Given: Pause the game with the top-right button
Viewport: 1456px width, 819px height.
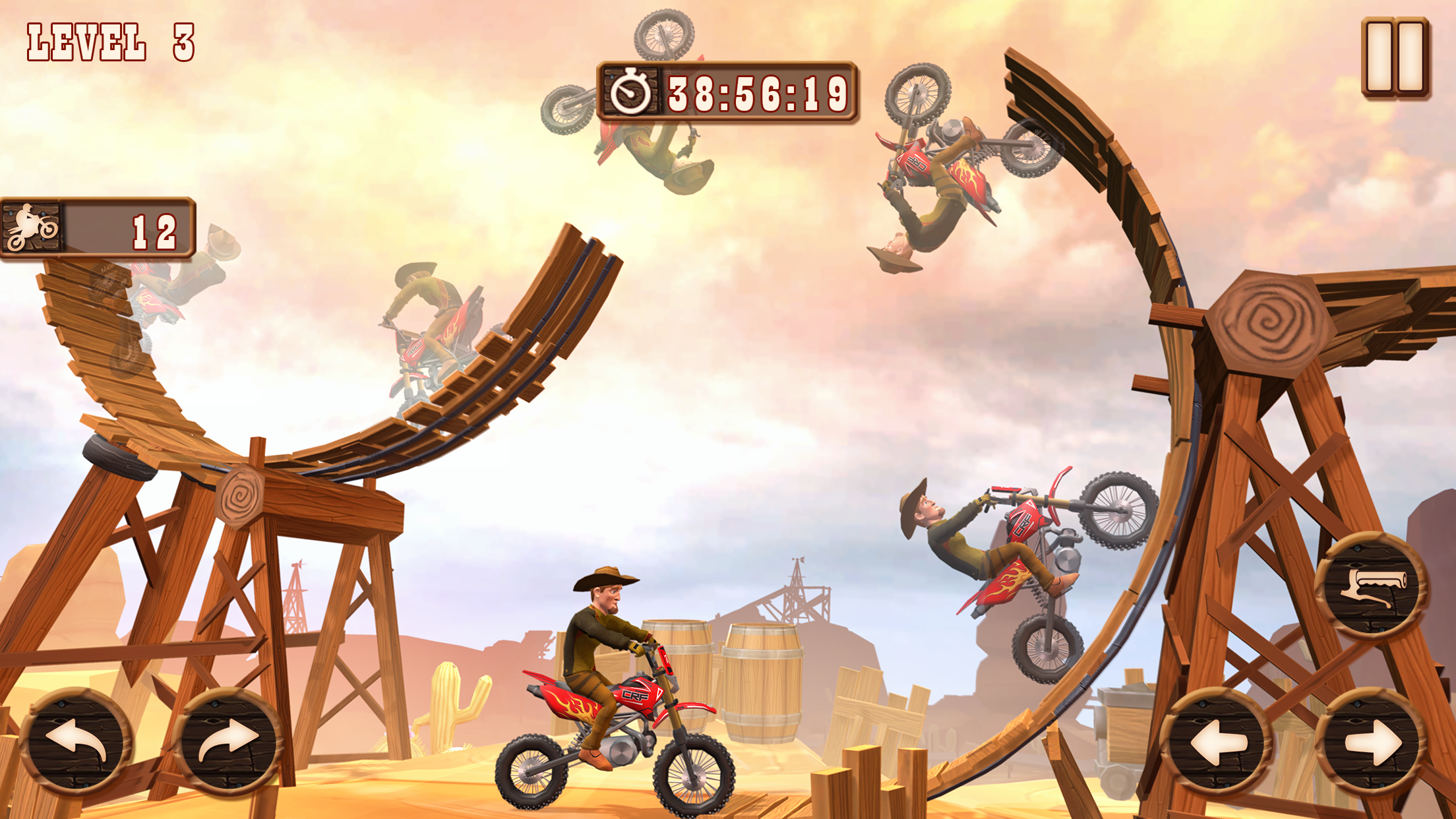Looking at the screenshot, I should point(1395,57).
